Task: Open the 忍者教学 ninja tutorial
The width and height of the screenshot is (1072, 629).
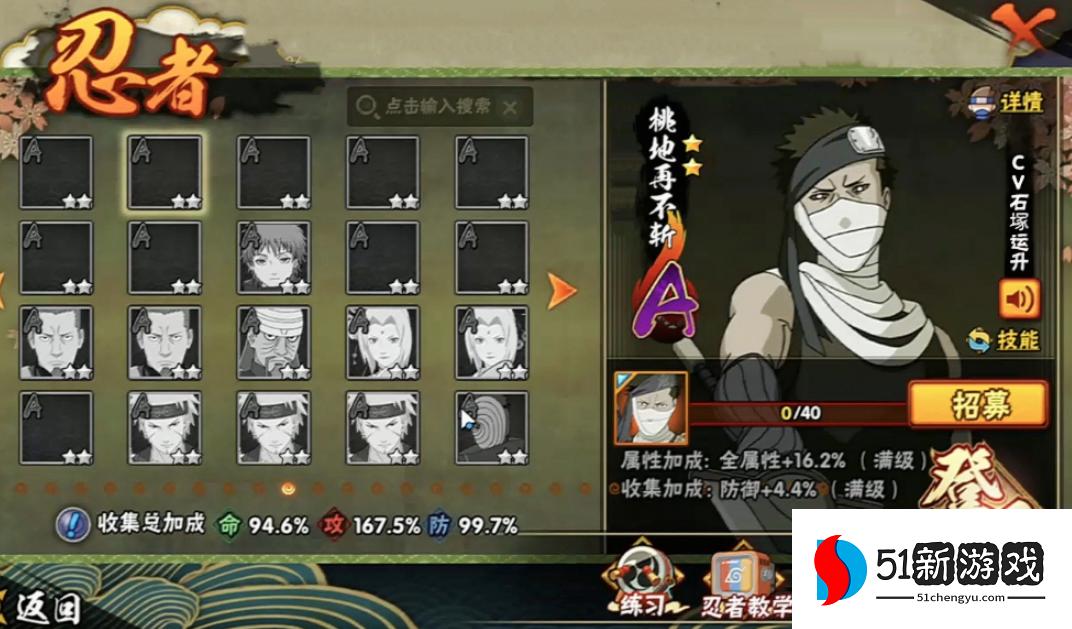Action: pos(745,585)
